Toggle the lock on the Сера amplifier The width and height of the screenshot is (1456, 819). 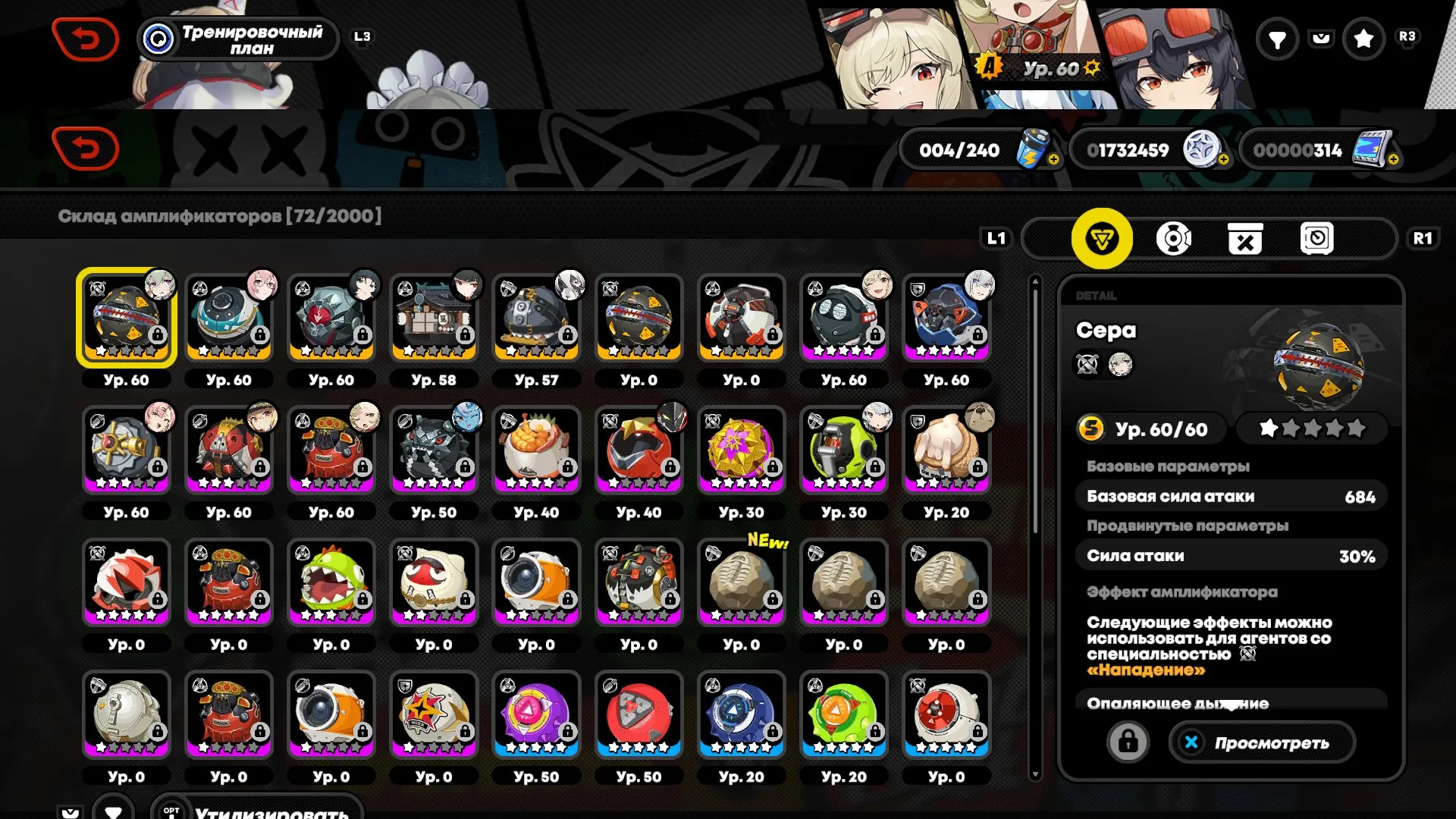(1130, 742)
